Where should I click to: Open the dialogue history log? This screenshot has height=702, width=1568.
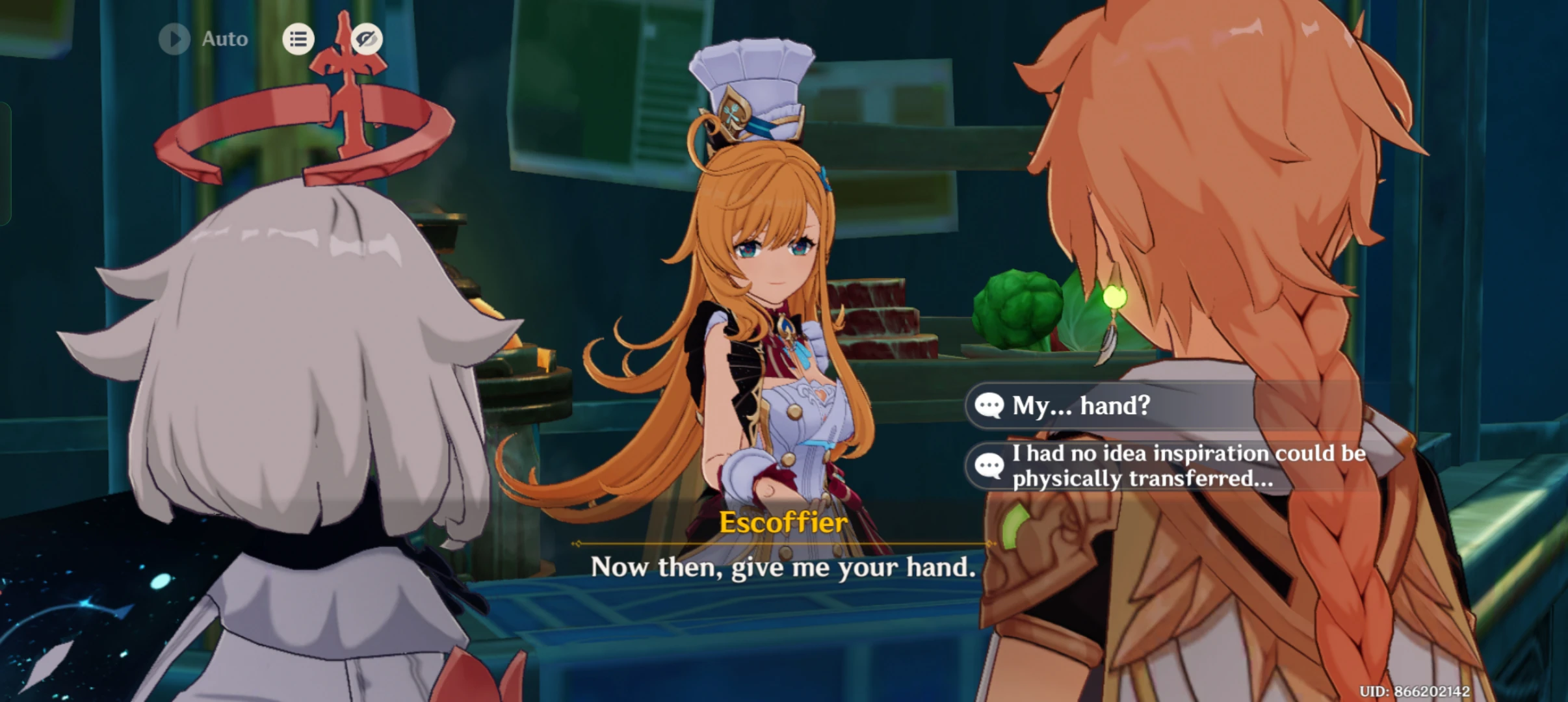(x=298, y=38)
